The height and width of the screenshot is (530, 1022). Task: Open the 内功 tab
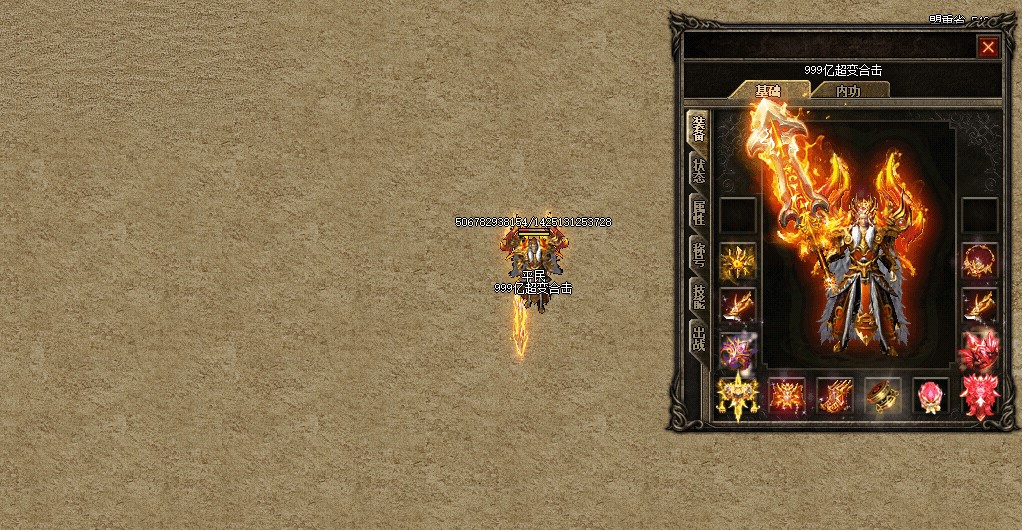point(848,91)
